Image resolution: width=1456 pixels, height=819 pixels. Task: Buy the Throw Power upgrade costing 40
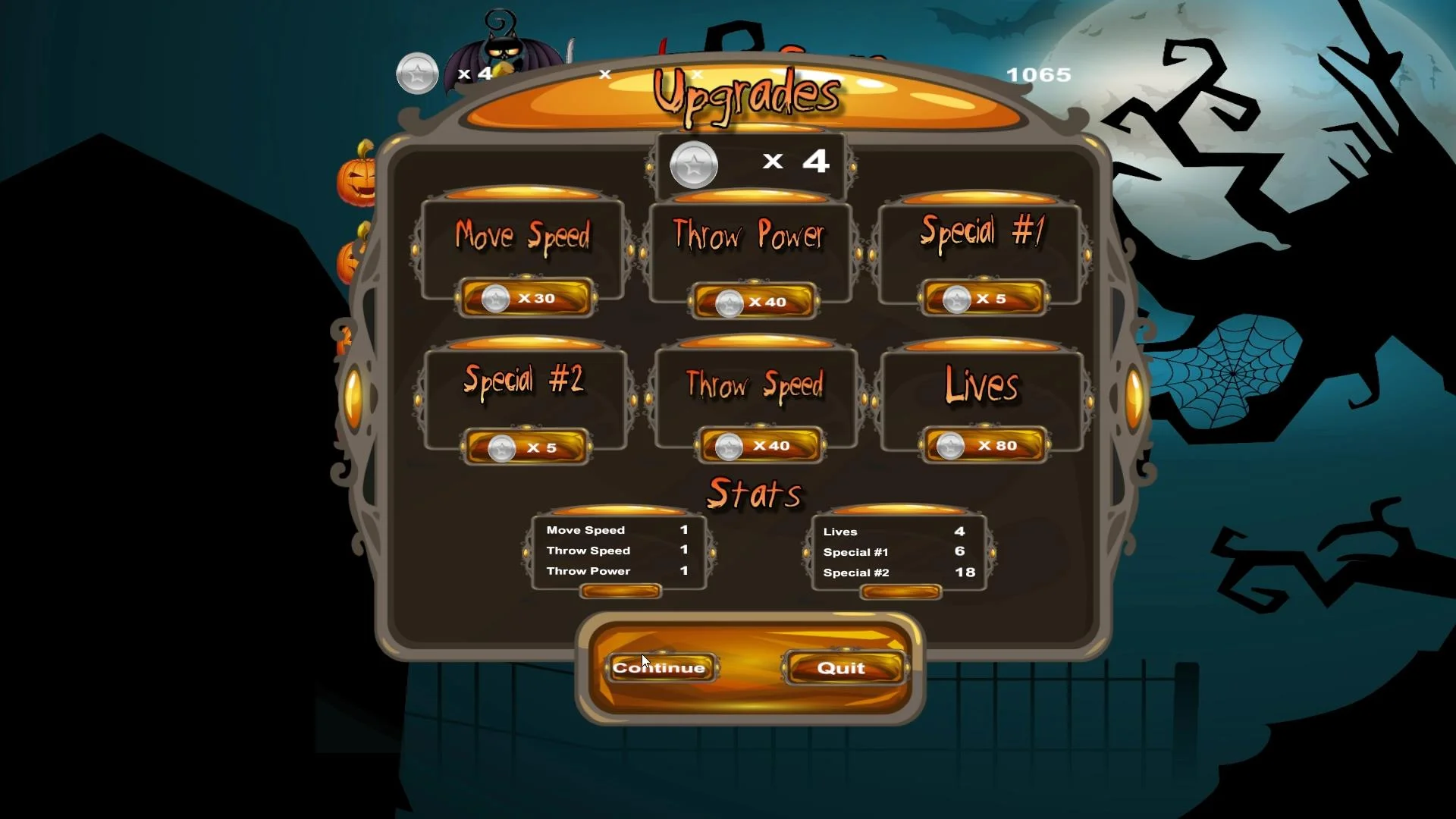click(x=753, y=301)
